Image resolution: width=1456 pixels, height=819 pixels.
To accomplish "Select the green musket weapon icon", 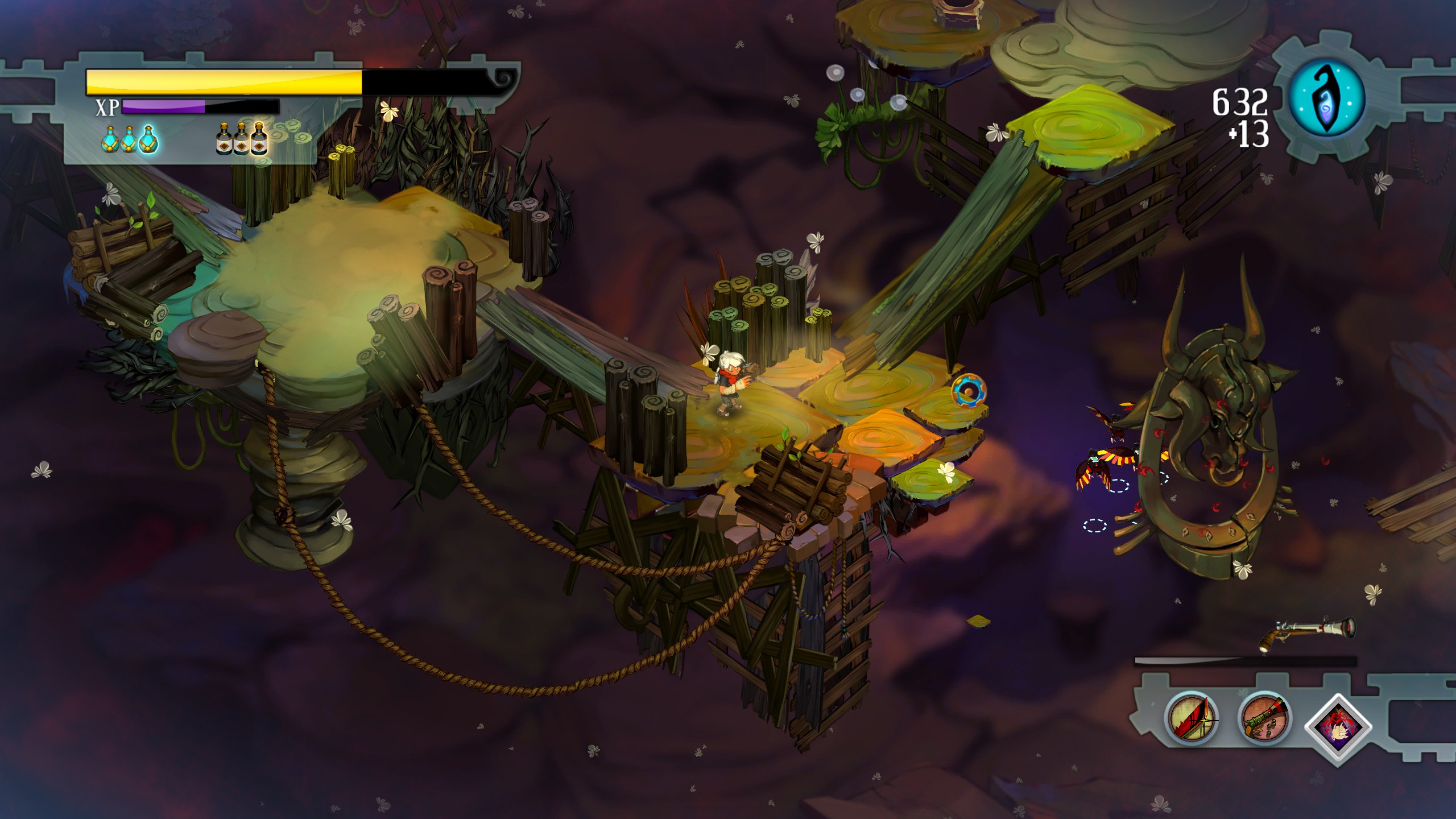I will click(x=1264, y=718).
